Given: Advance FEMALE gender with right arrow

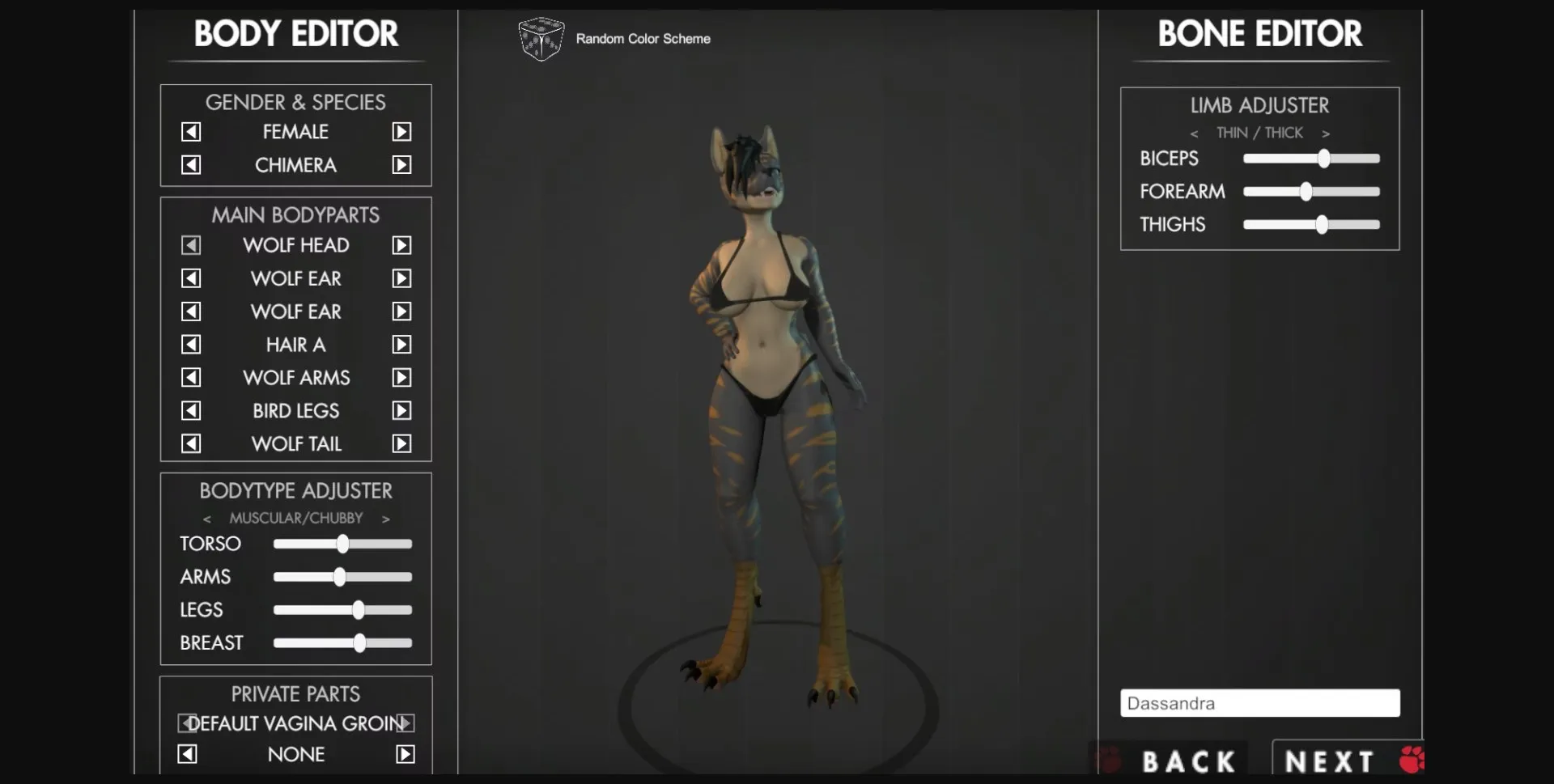Looking at the screenshot, I should 402,131.
